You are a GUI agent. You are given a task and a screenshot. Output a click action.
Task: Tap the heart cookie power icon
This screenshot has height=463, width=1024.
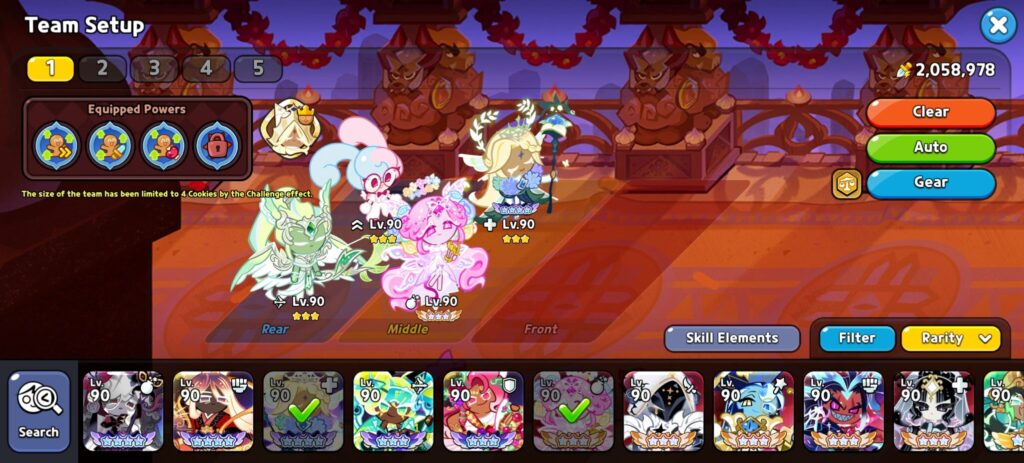(164, 146)
